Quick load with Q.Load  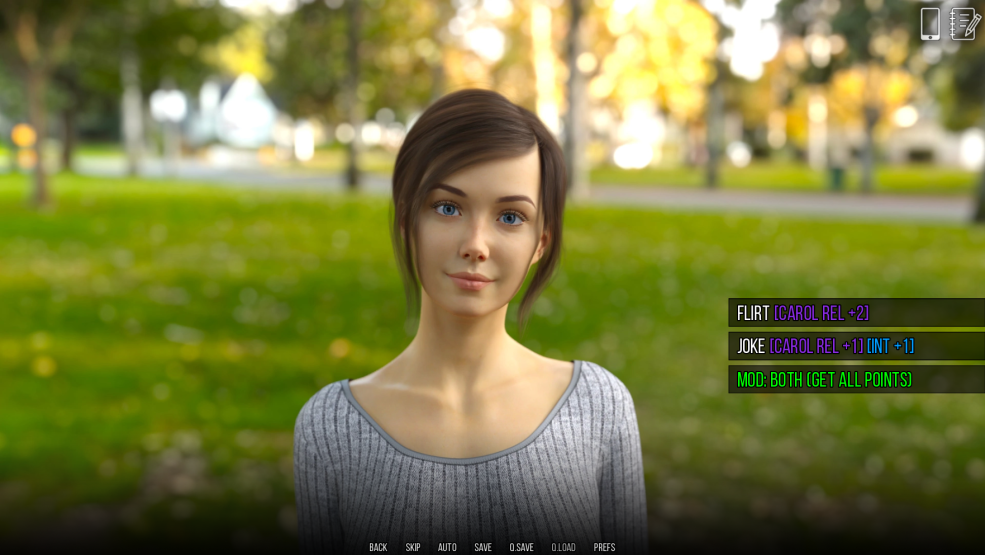[563, 547]
